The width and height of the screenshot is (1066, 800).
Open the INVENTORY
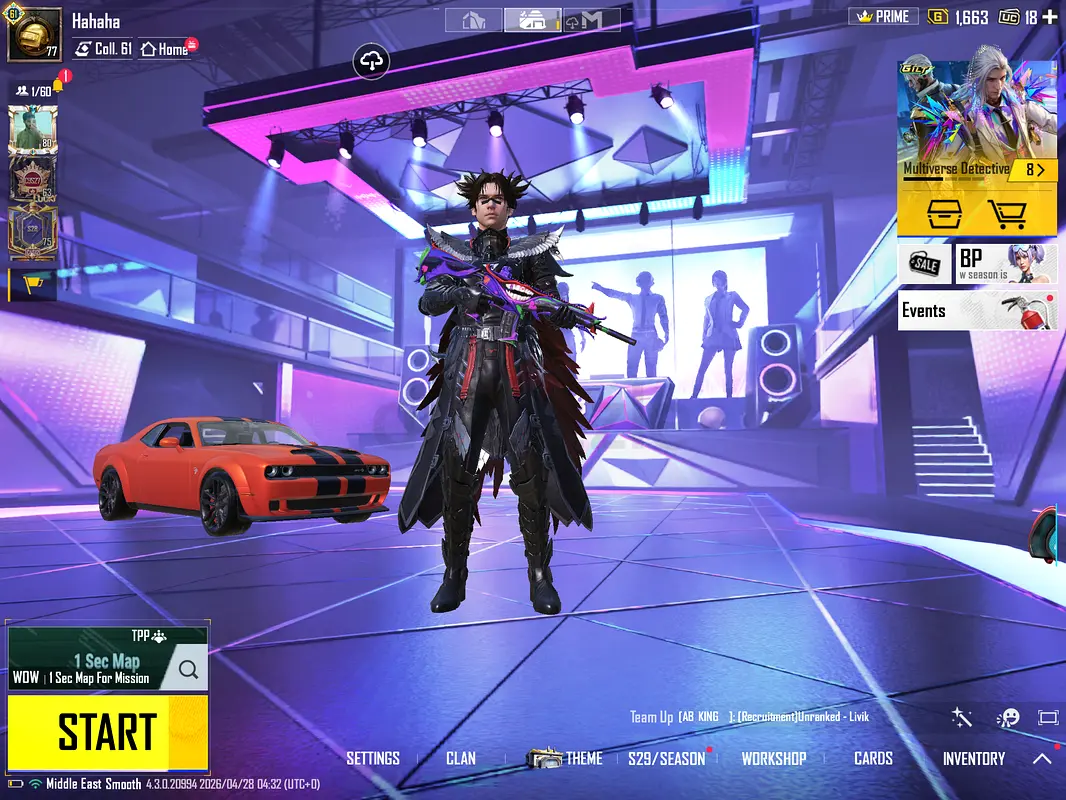point(974,759)
